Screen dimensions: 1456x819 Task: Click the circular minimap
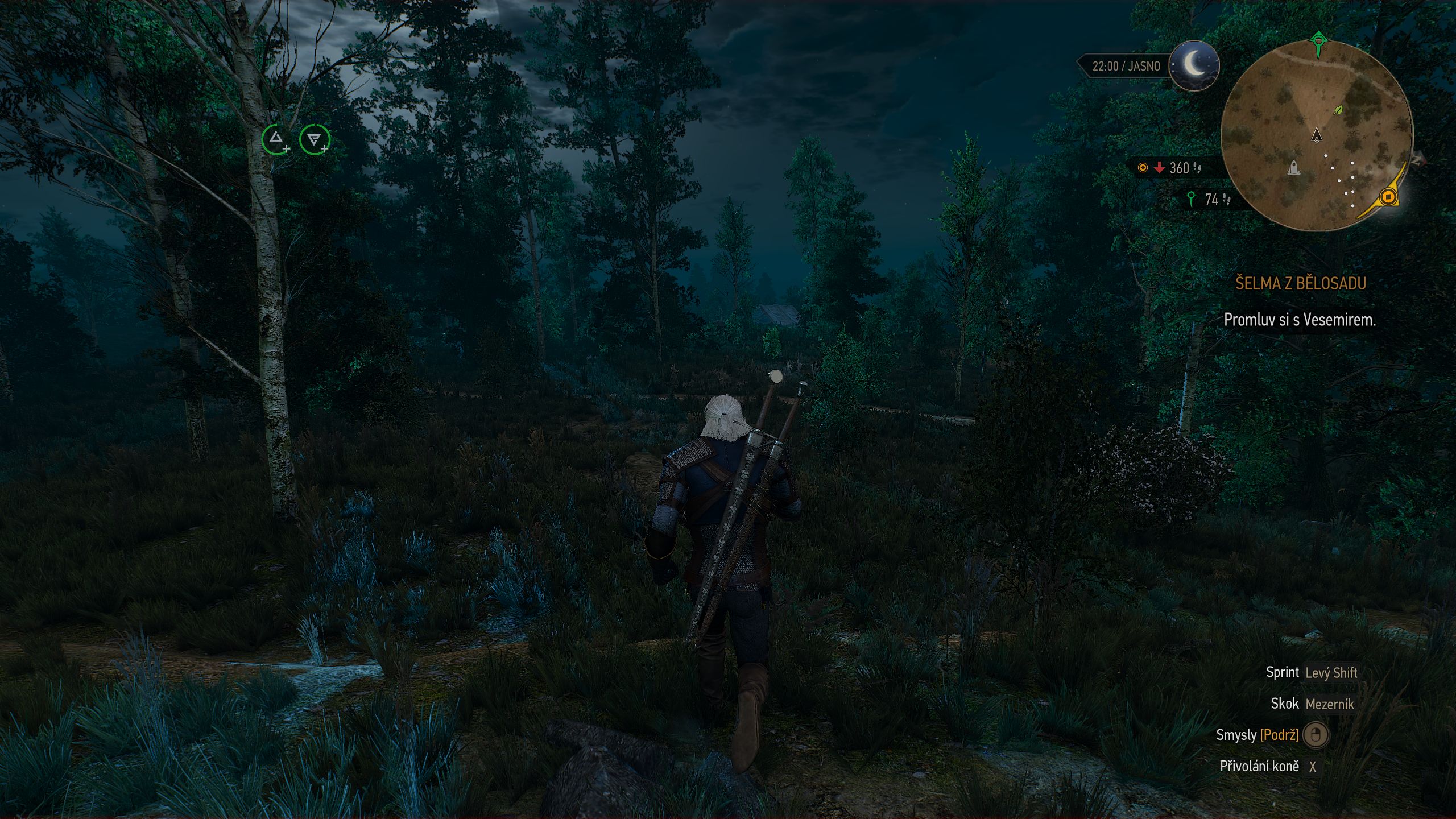click(x=1316, y=136)
